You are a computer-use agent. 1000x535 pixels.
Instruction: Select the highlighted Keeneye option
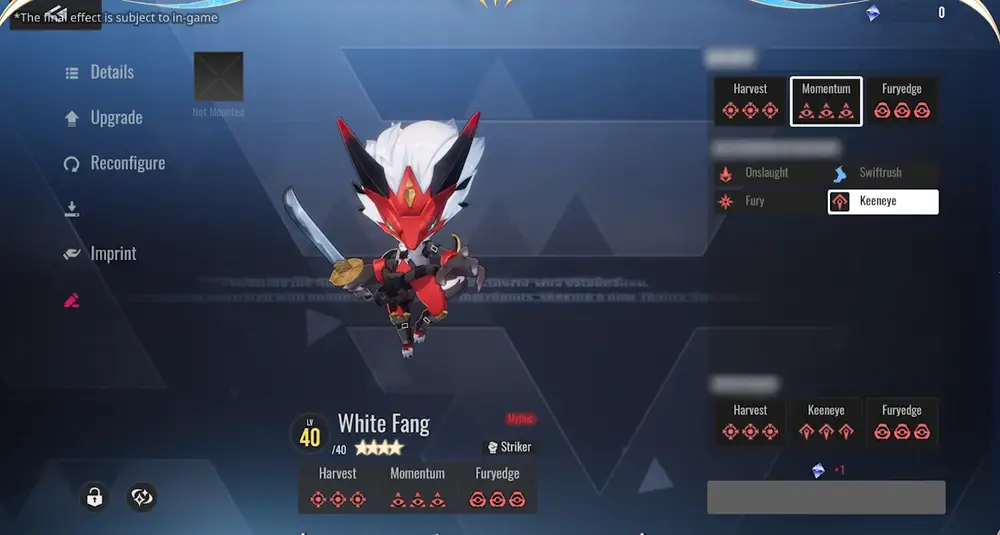[x=883, y=202]
